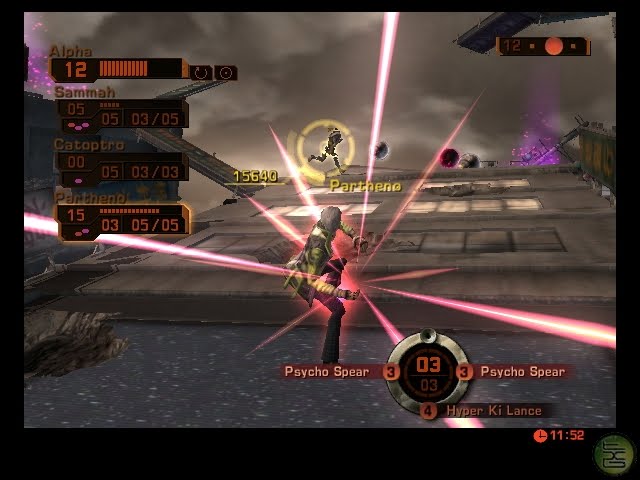Click the circular-arrow icon beside Alpha's bar
The width and height of the screenshot is (640, 480).
point(201,73)
